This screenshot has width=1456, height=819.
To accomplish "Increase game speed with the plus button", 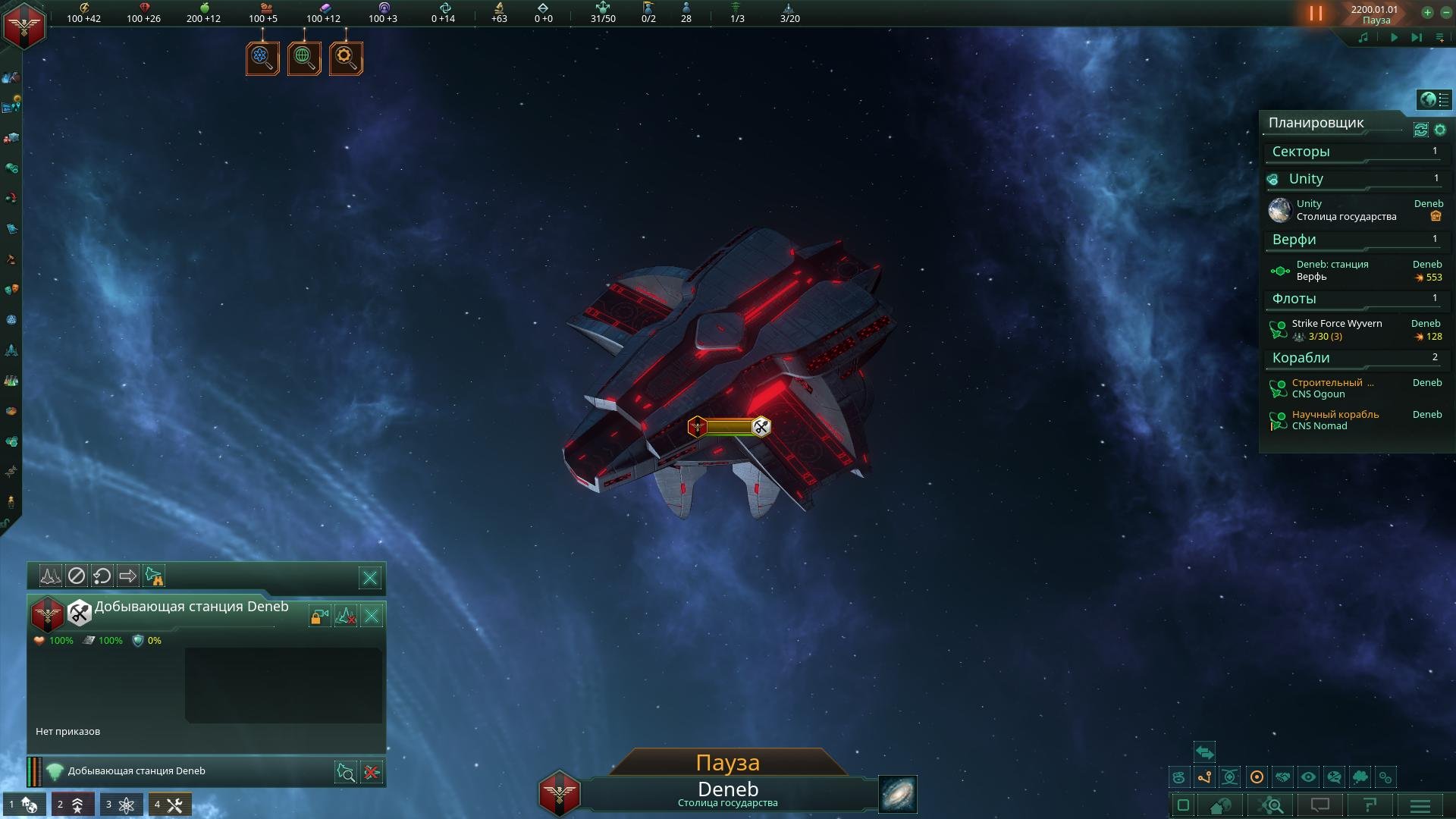I will click(x=1427, y=13).
